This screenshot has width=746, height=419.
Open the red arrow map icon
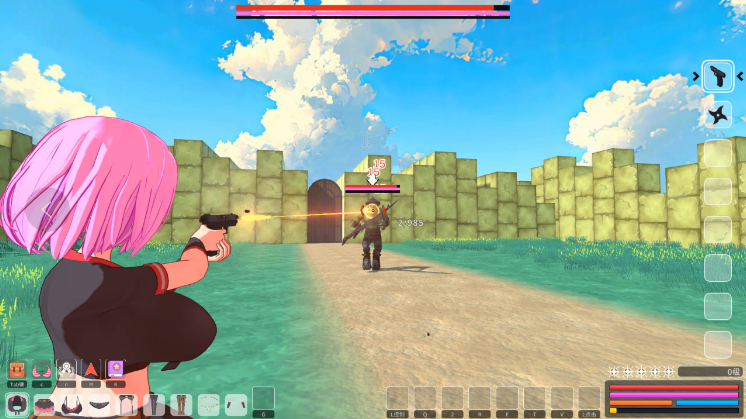click(92, 369)
